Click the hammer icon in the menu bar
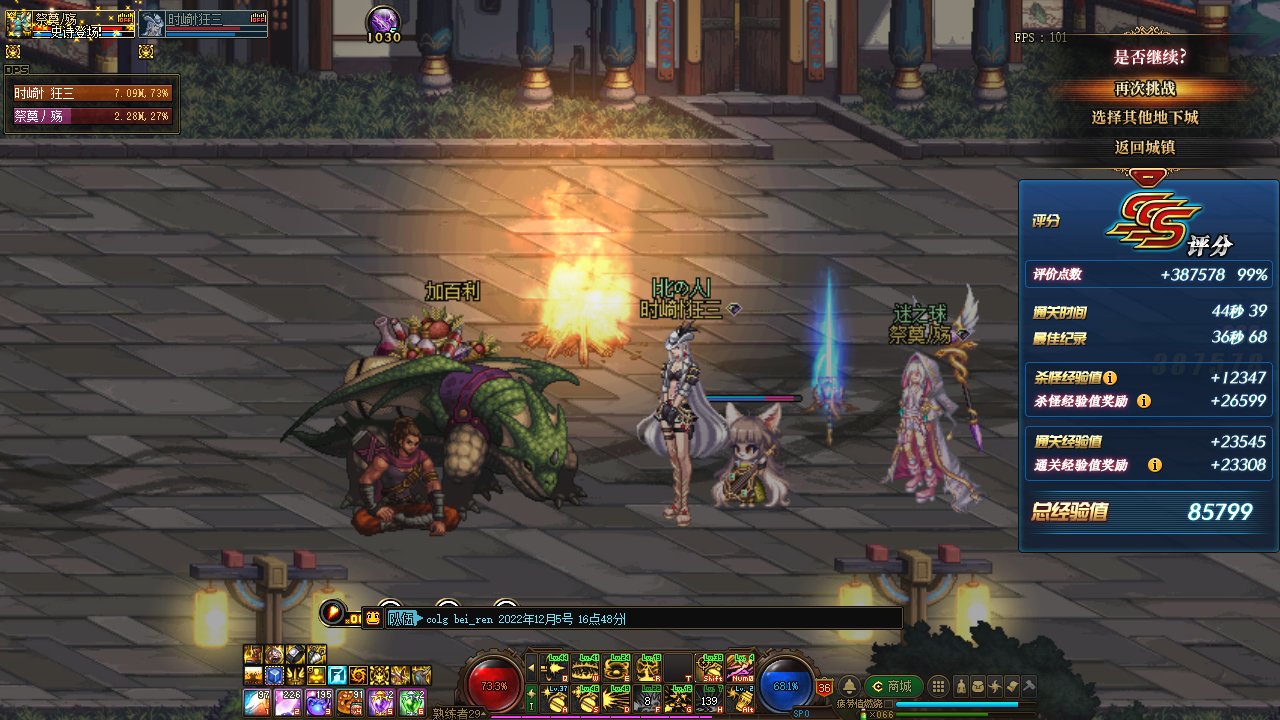The height and width of the screenshot is (720, 1280). (1028, 686)
